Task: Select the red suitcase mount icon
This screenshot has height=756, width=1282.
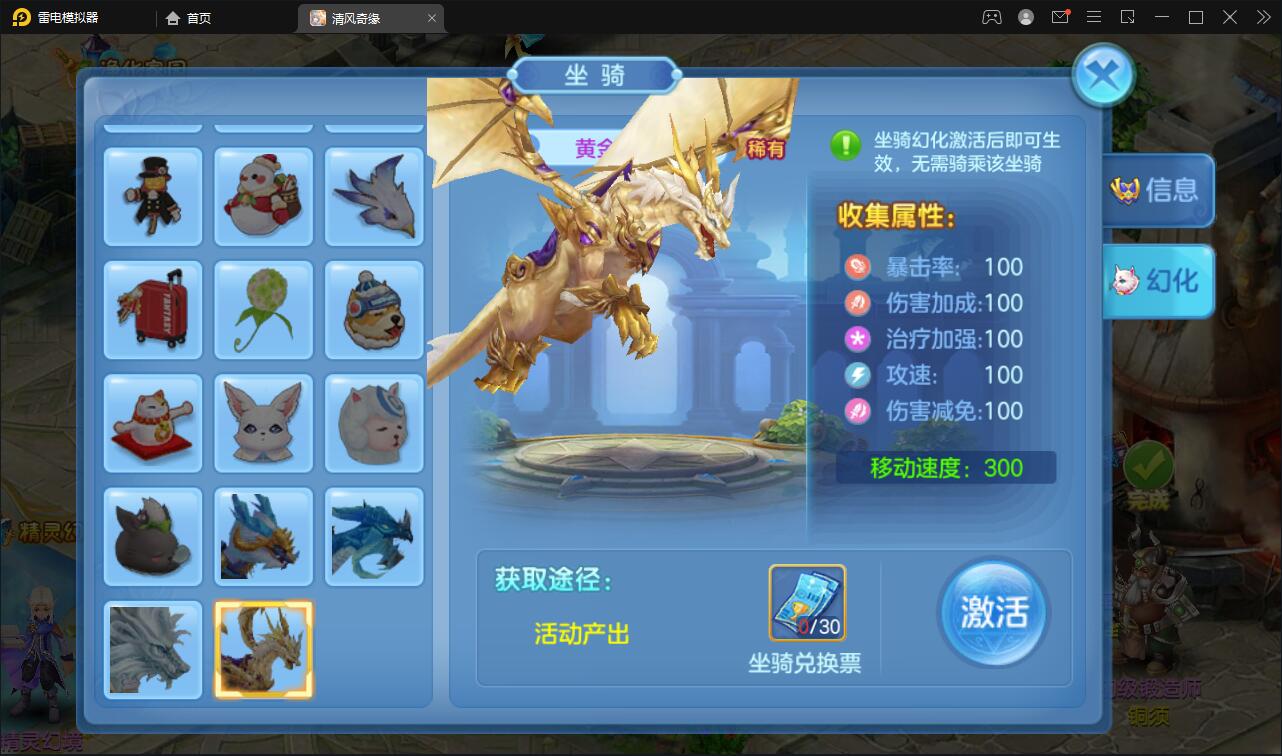Action: pos(152,310)
